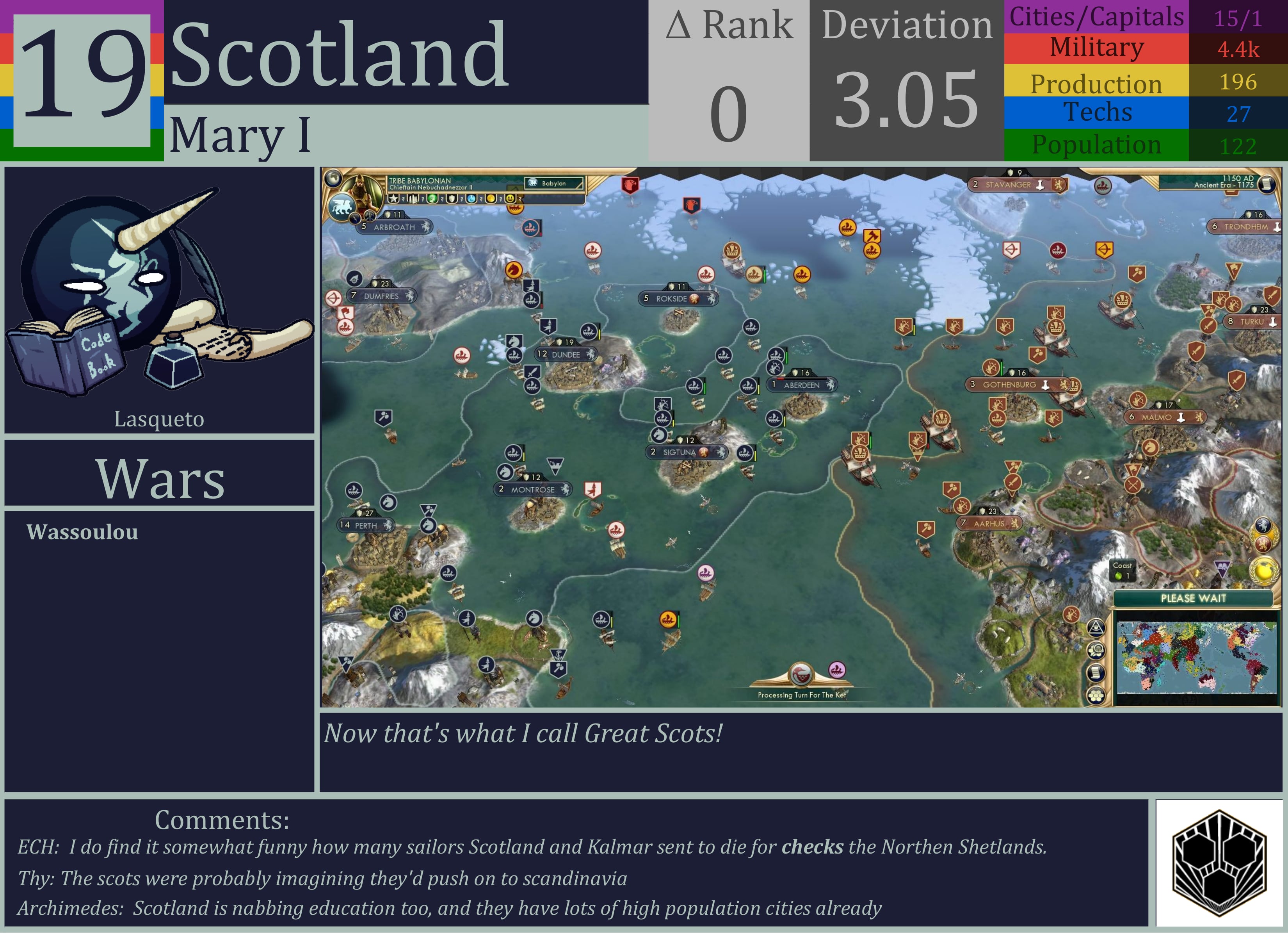The height and width of the screenshot is (934, 1288).
Task: Click the social policies pyramid-eye icon
Action: point(1096,628)
